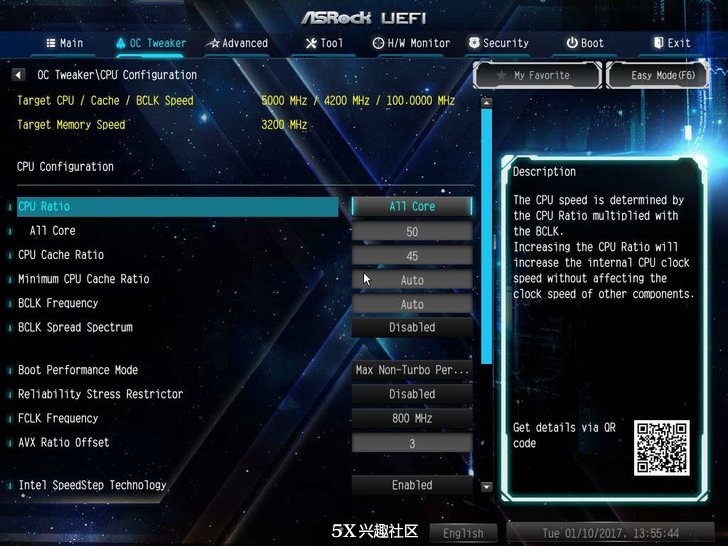The height and width of the screenshot is (546, 728).
Task: Click the back arrow beside OC Tweaker path
Action: coord(18,75)
